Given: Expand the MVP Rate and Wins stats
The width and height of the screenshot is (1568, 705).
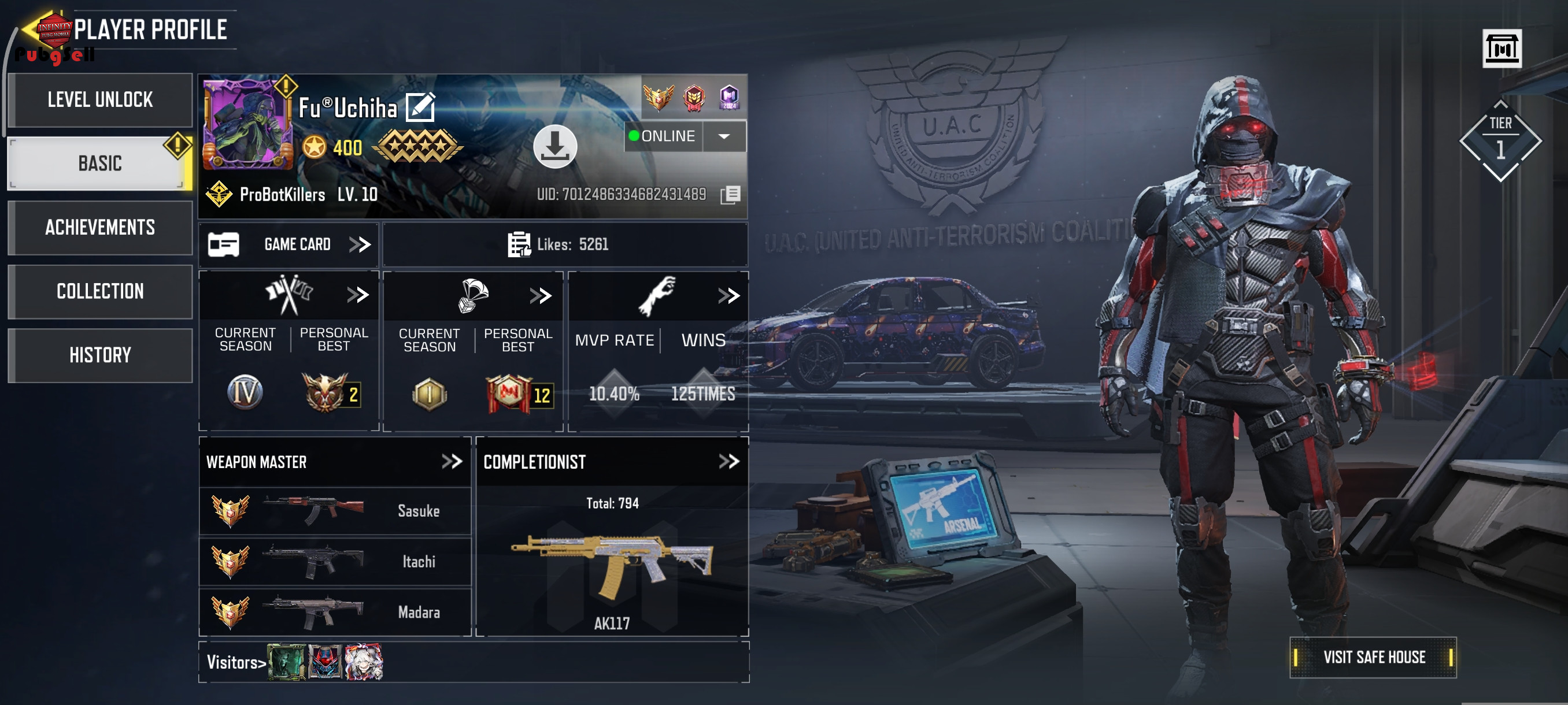Looking at the screenshot, I should [x=728, y=296].
